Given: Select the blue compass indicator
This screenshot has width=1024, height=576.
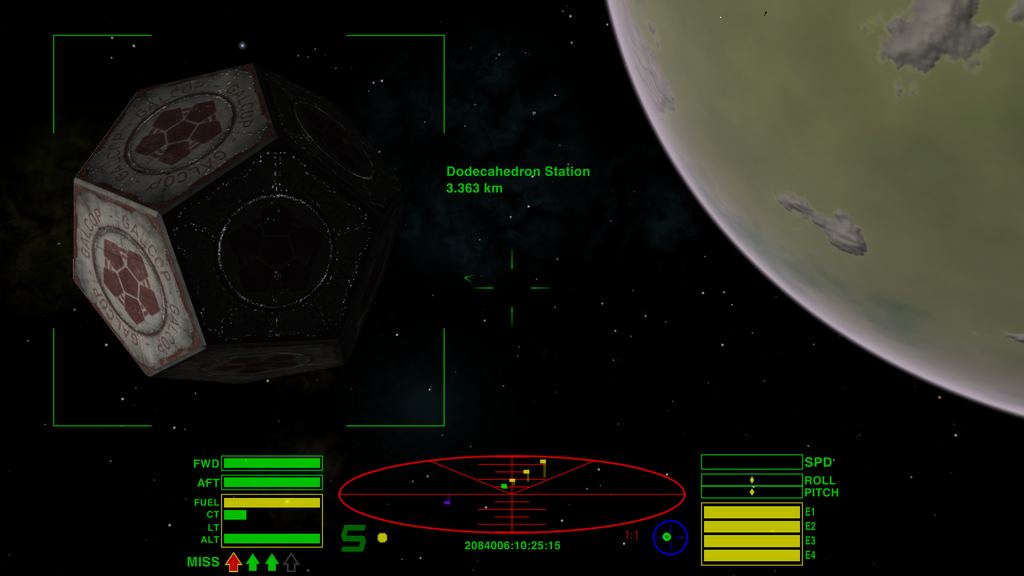Looking at the screenshot, I should (x=670, y=537).
